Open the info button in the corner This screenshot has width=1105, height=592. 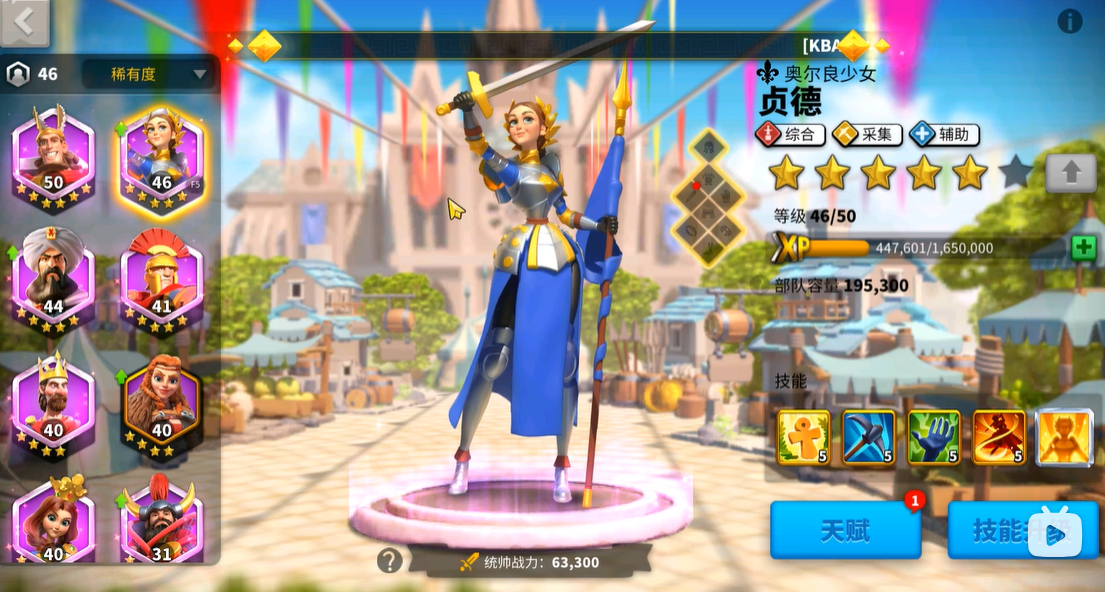1070,21
